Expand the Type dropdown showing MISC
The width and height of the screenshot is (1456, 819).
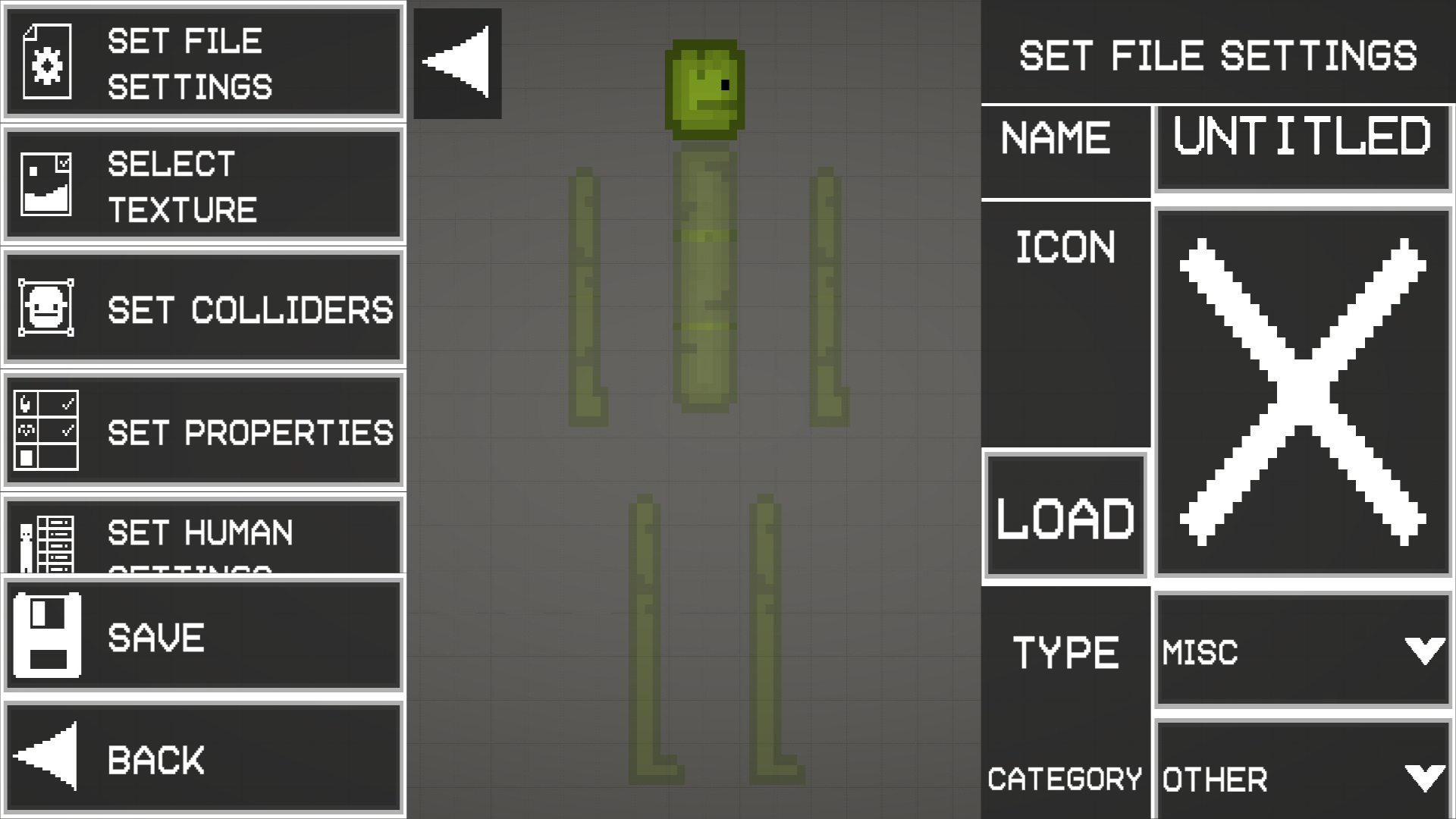coord(1302,651)
